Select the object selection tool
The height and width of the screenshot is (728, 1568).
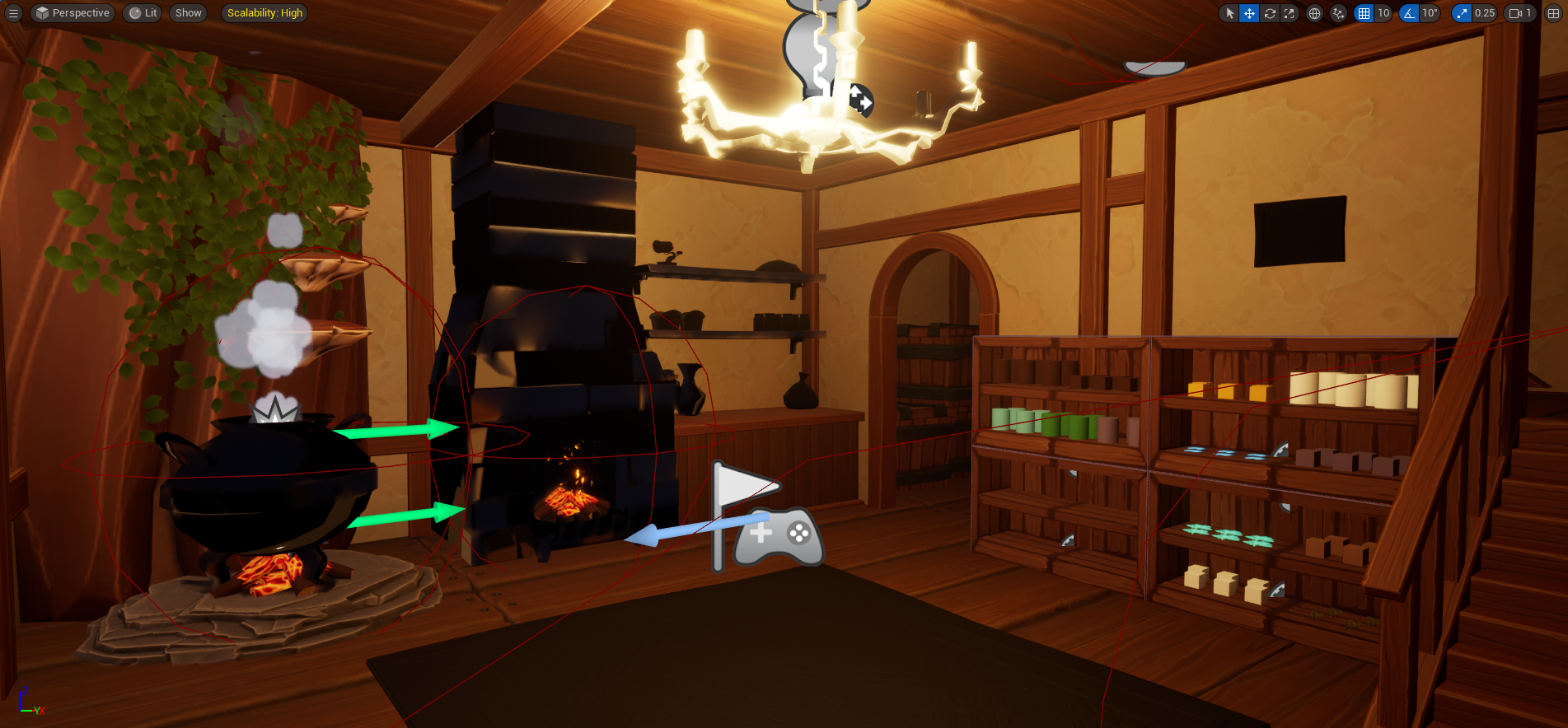(x=1230, y=13)
